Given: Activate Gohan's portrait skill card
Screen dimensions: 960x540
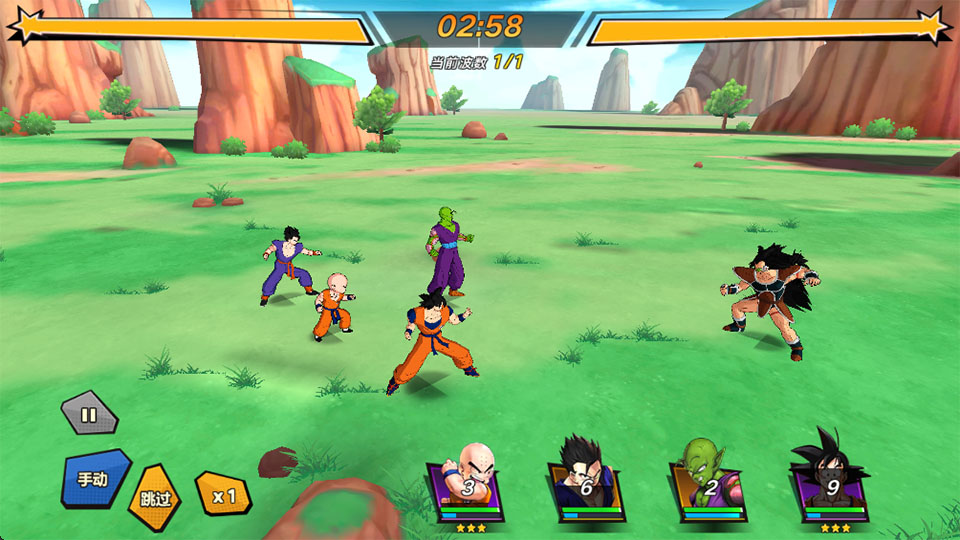Looking at the screenshot, I should (x=586, y=487).
